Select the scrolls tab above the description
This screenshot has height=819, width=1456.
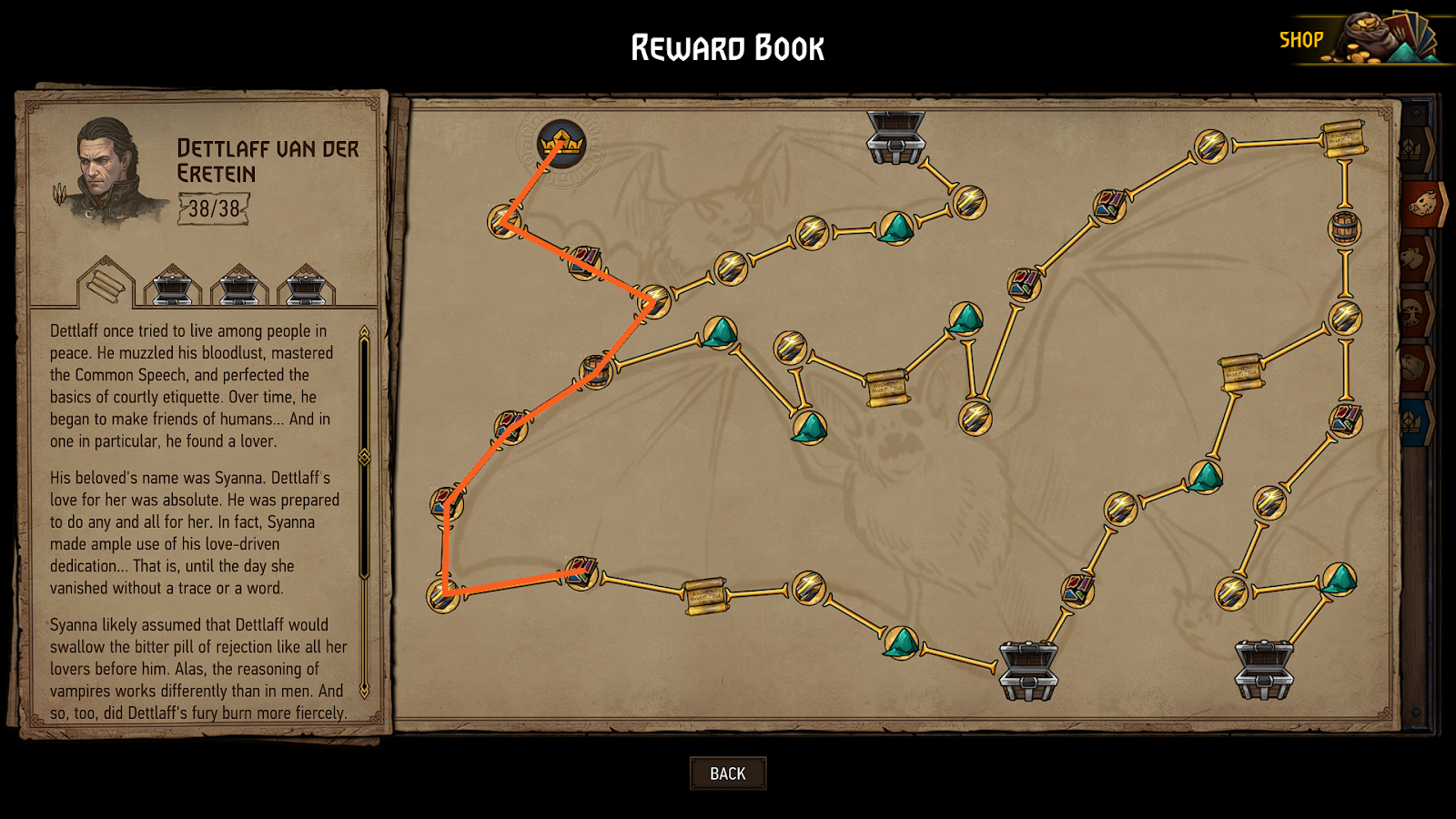click(x=106, y=285)
